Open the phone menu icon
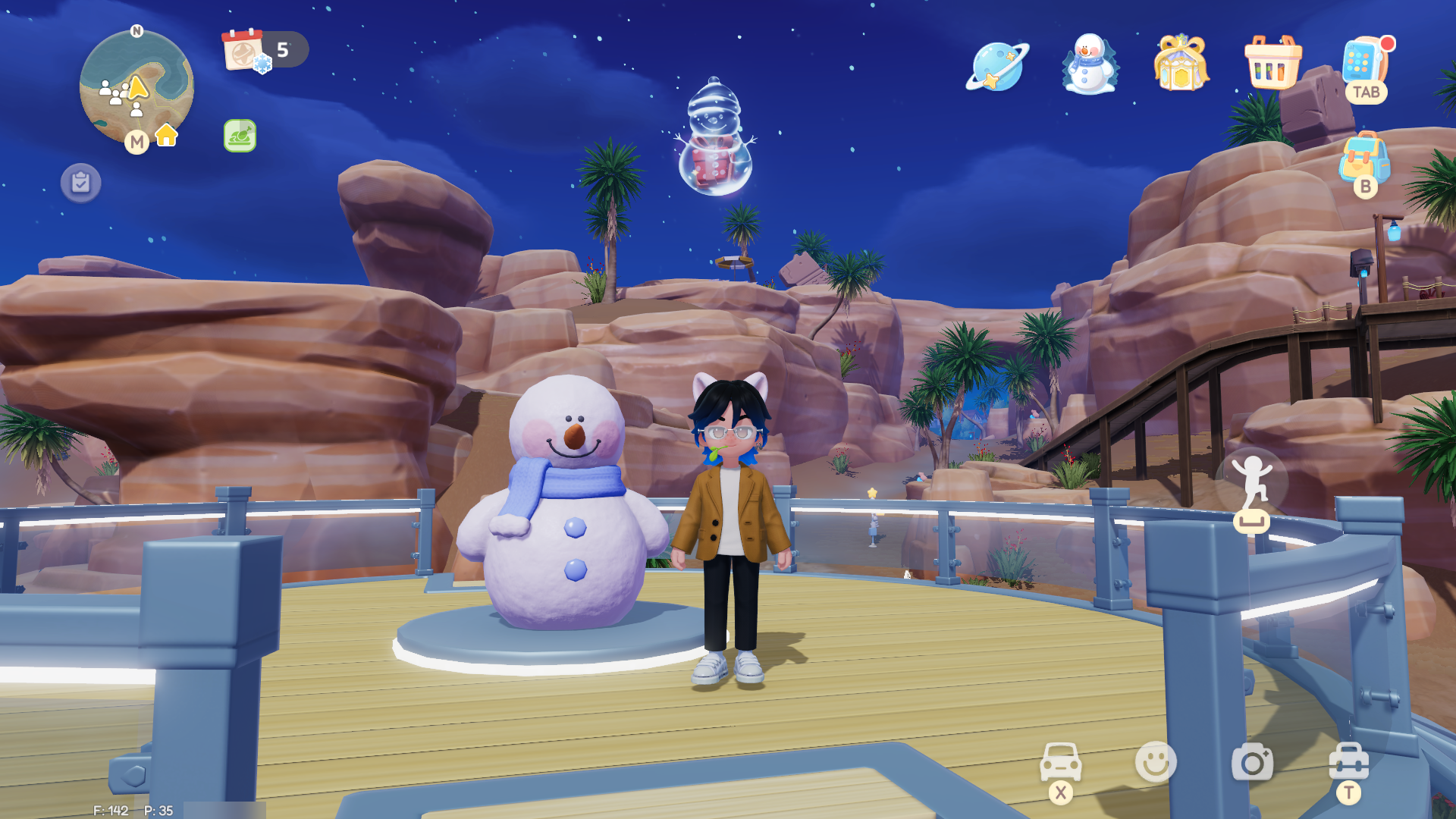This screenshot has width=1456, height=819. click(x=1364, y=62)
